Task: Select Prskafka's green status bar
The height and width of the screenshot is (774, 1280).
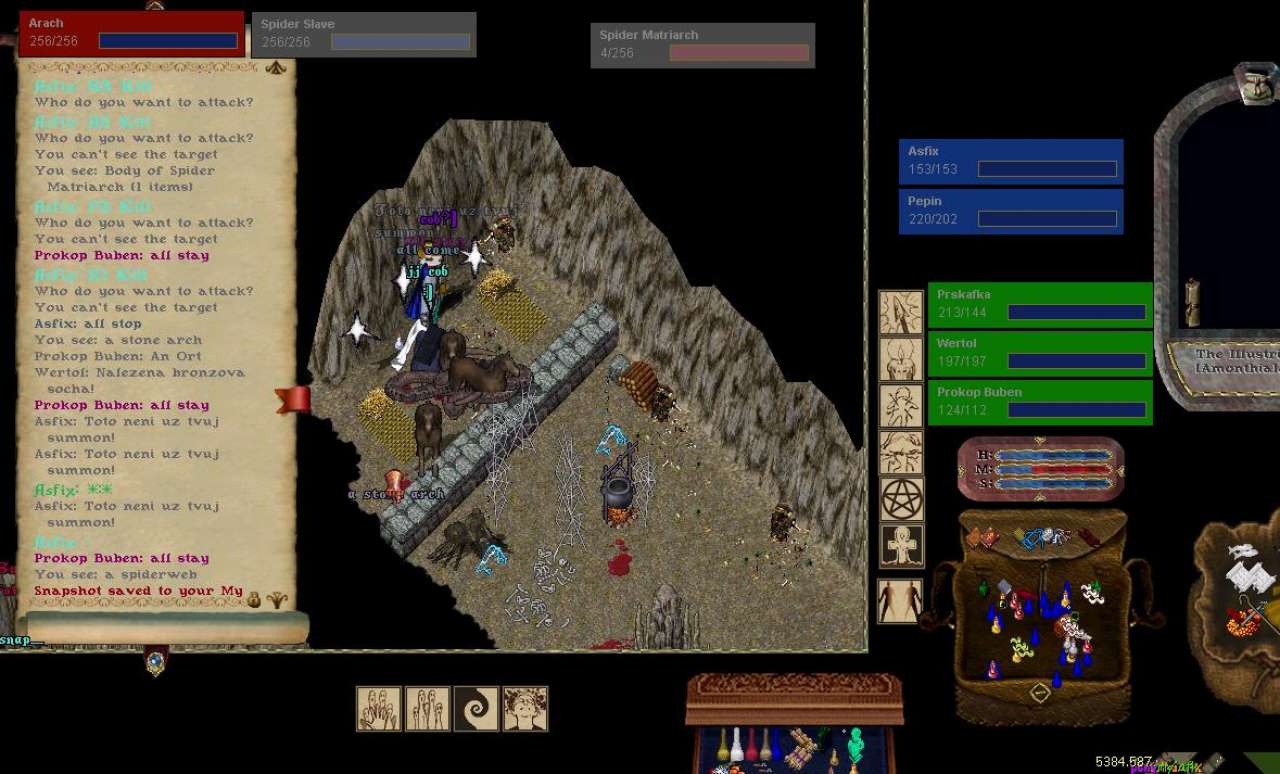Action: click(x=1040, y=304)
